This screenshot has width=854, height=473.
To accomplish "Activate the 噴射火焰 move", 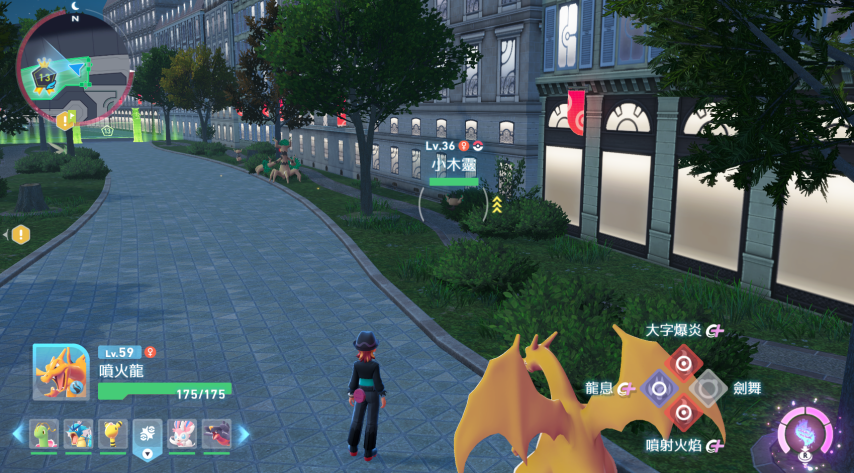I will click(683, 412).
